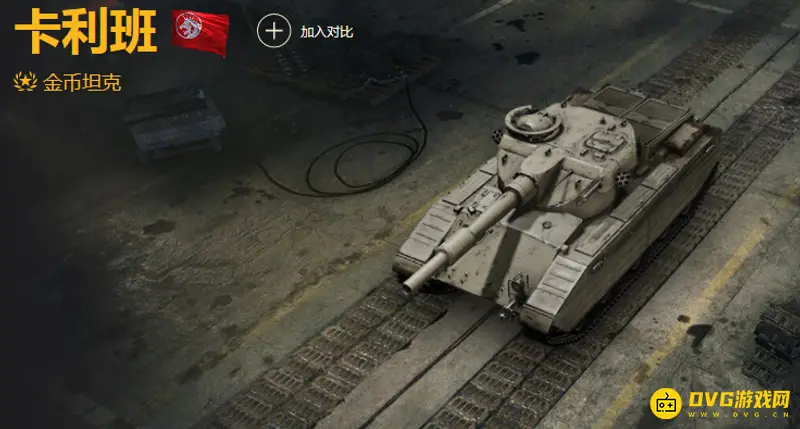Image resolution: width=800 pixels, height=429 pixels.
Task: Click the red nation flag icon
Action: [x=199, y=31]
